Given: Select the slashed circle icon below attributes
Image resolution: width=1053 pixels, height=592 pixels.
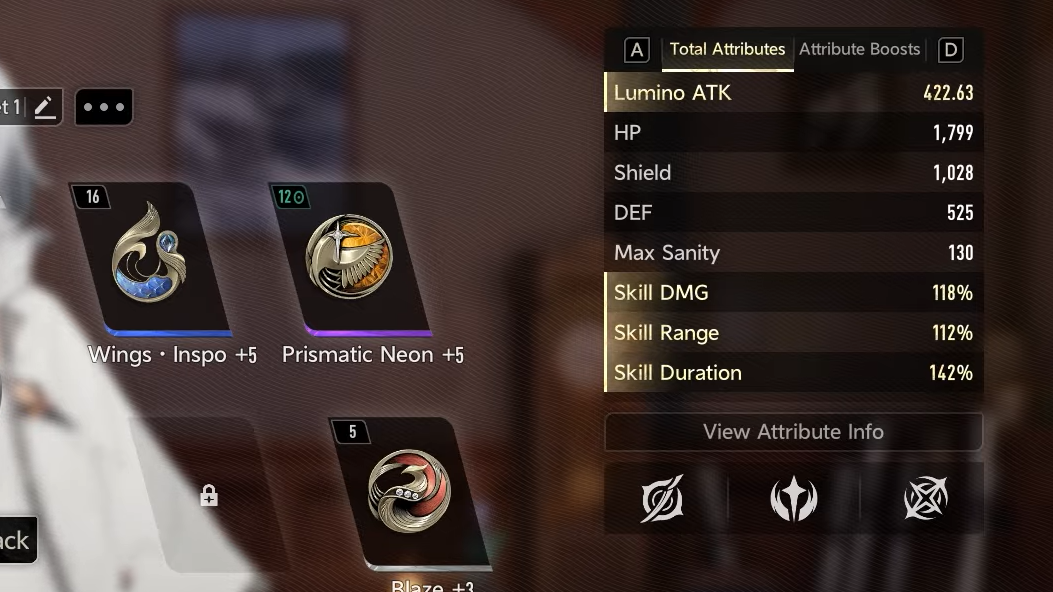Looking at the screenshot, I should point(662,498).
